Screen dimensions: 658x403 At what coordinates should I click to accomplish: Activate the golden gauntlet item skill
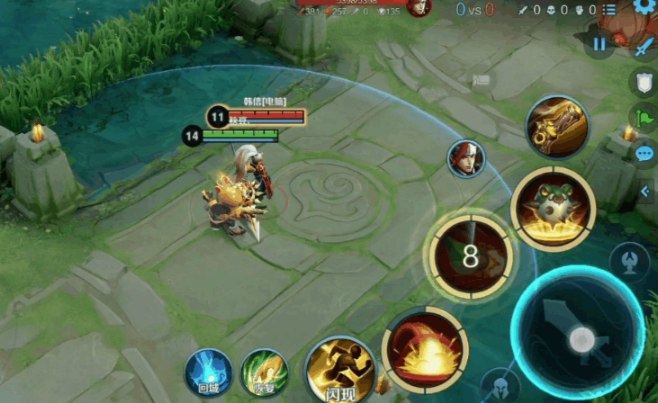pos(556,127)
